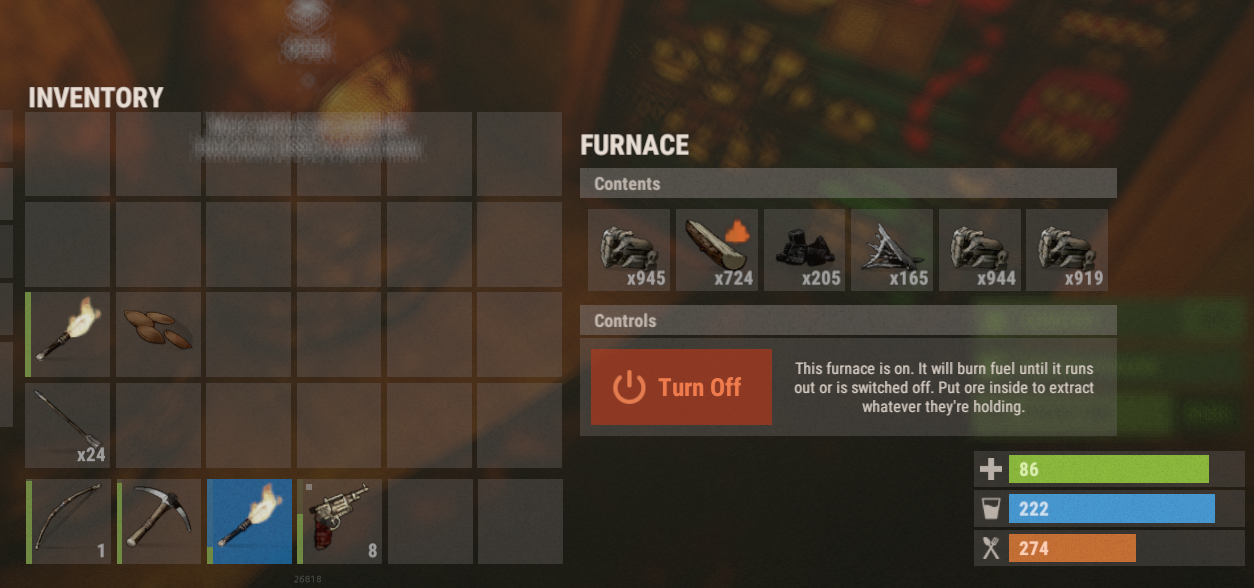Screen dimensions: 1254x588
Task: Select the ore stack of 945
Action: click(629, 250)
